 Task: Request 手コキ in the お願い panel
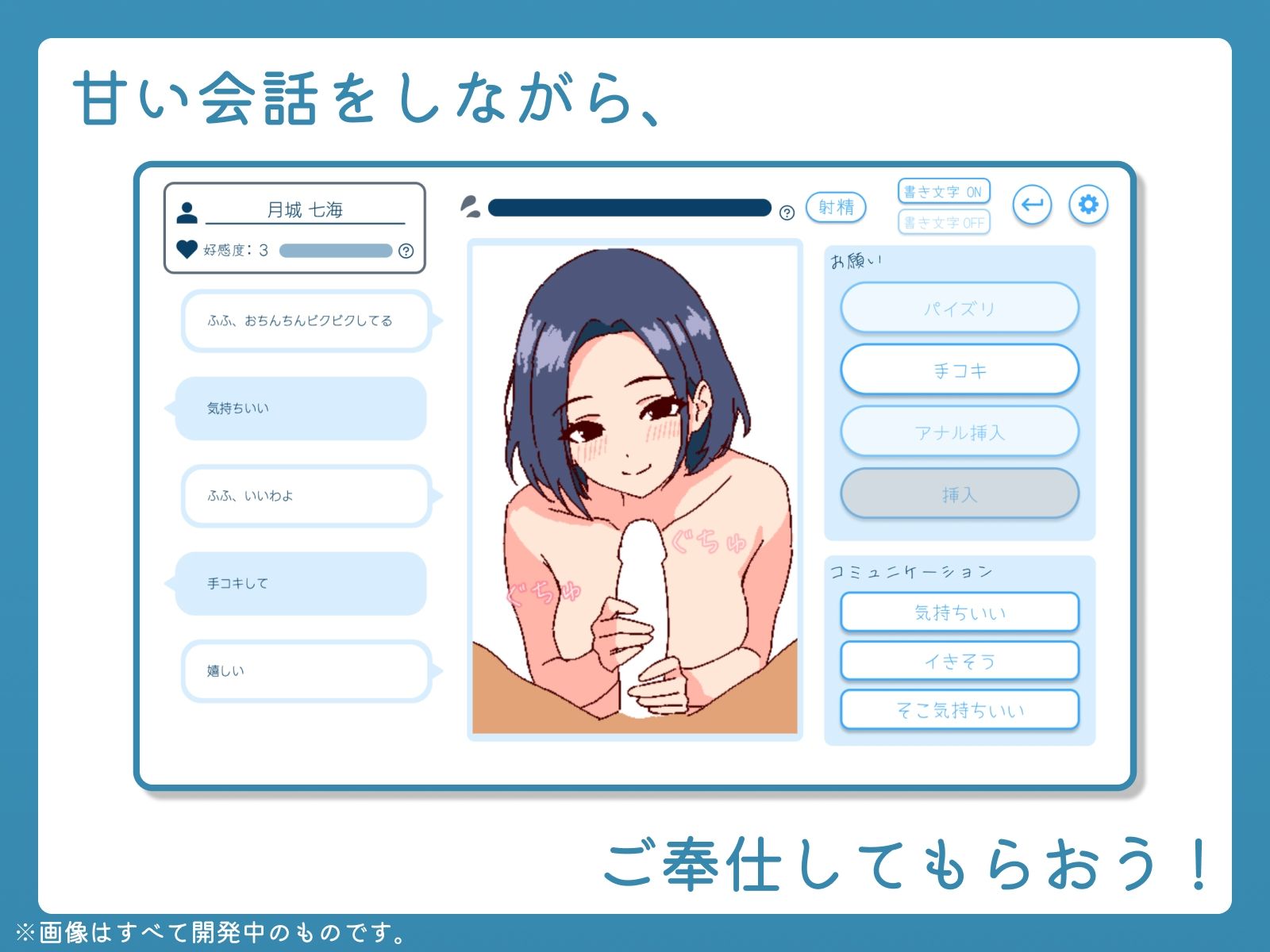tap(960, 370)
